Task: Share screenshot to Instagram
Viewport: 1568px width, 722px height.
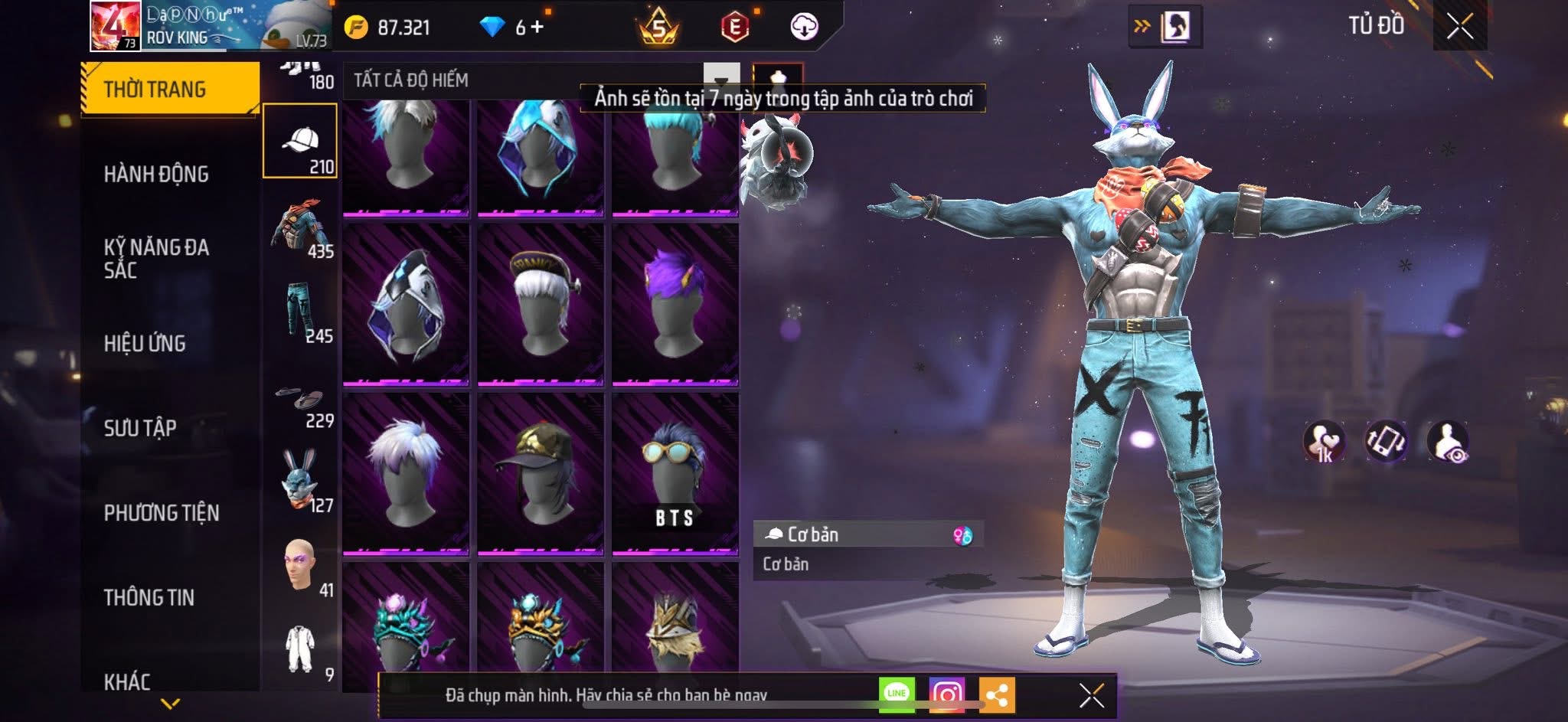Action: point(947,694)
